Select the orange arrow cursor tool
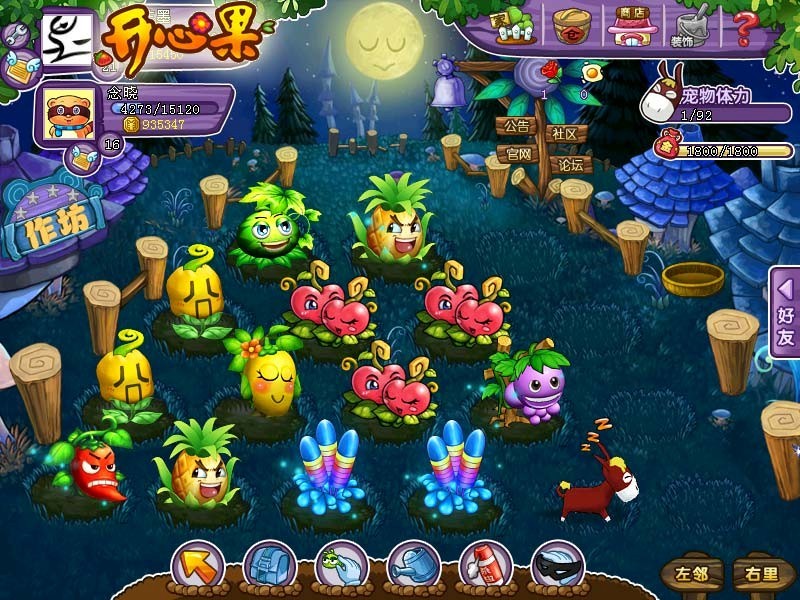800x600 pixels. pyautogui.click(x=197, y=566)
